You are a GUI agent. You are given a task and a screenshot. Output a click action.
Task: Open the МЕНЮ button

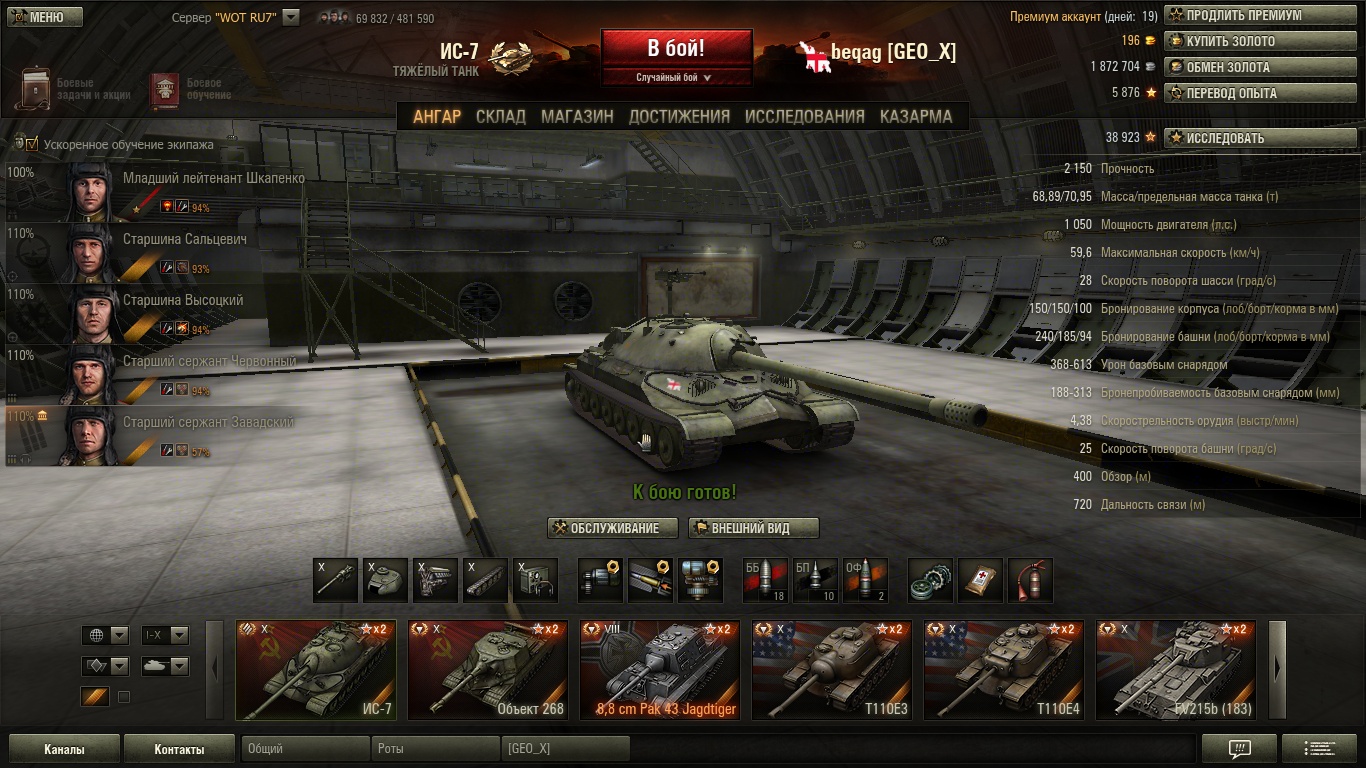coord(44,17)
